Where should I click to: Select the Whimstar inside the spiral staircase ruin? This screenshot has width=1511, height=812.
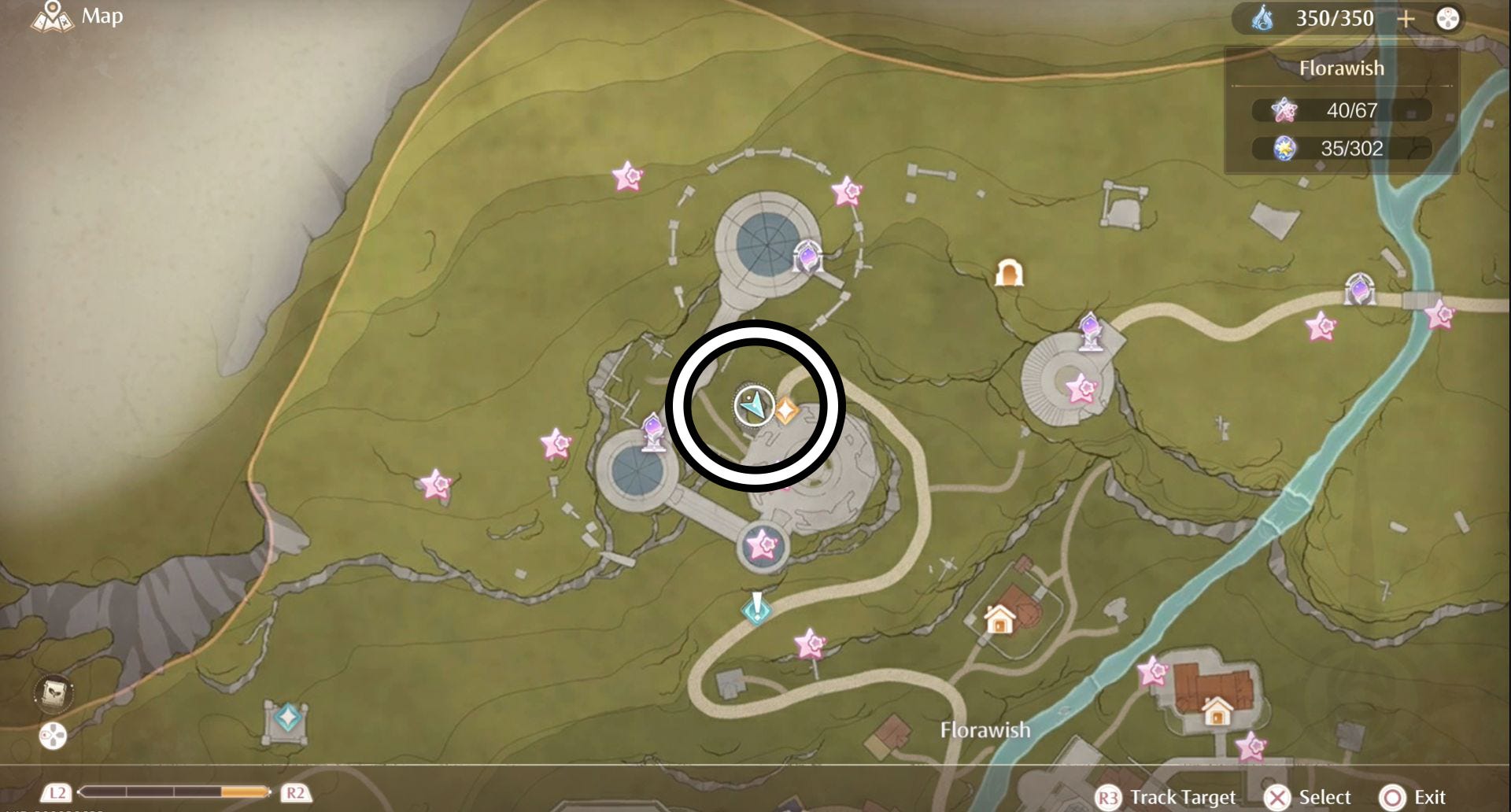tap(1081, 388)
